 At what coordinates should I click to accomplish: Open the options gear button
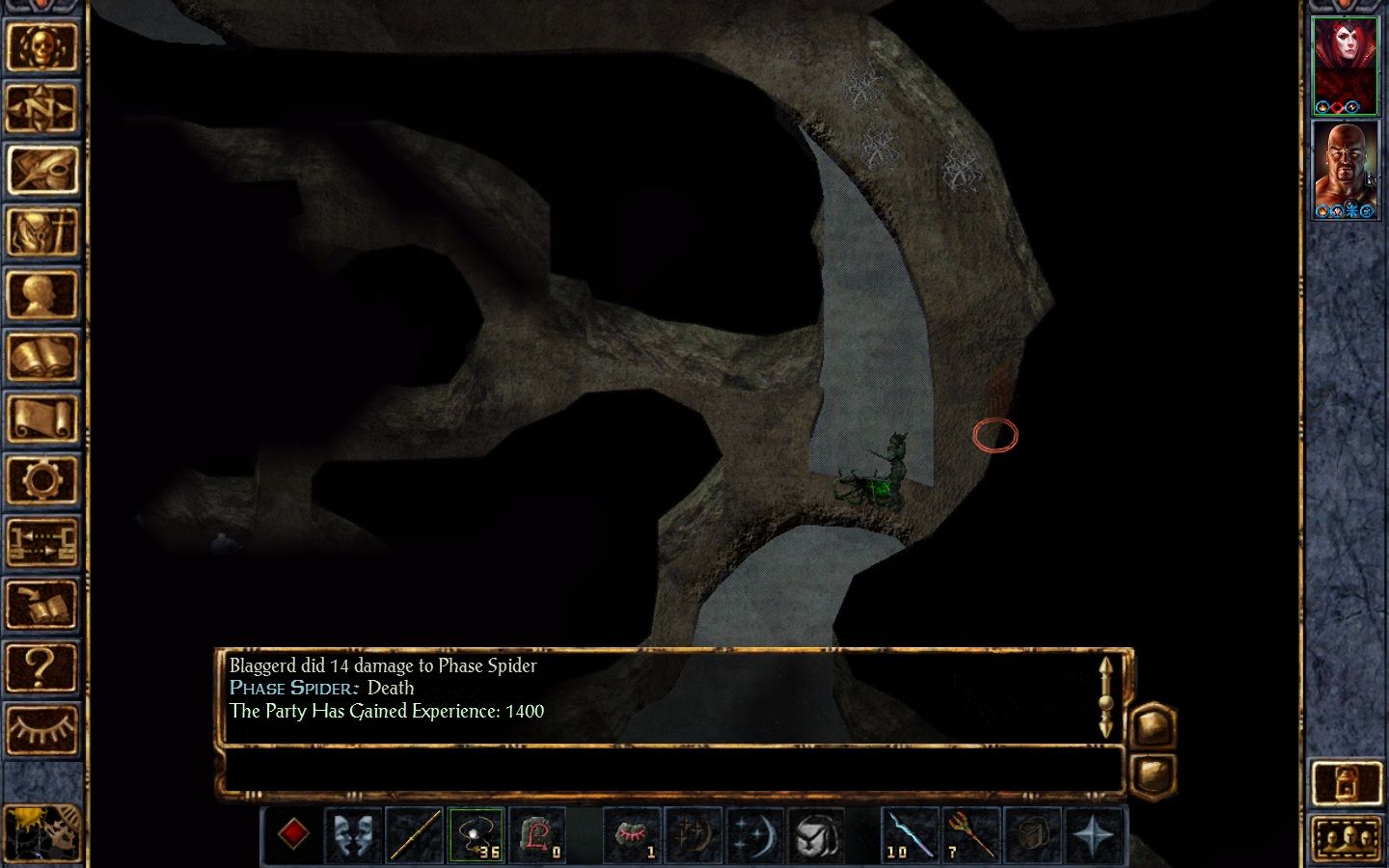click(x=41, y=480)
